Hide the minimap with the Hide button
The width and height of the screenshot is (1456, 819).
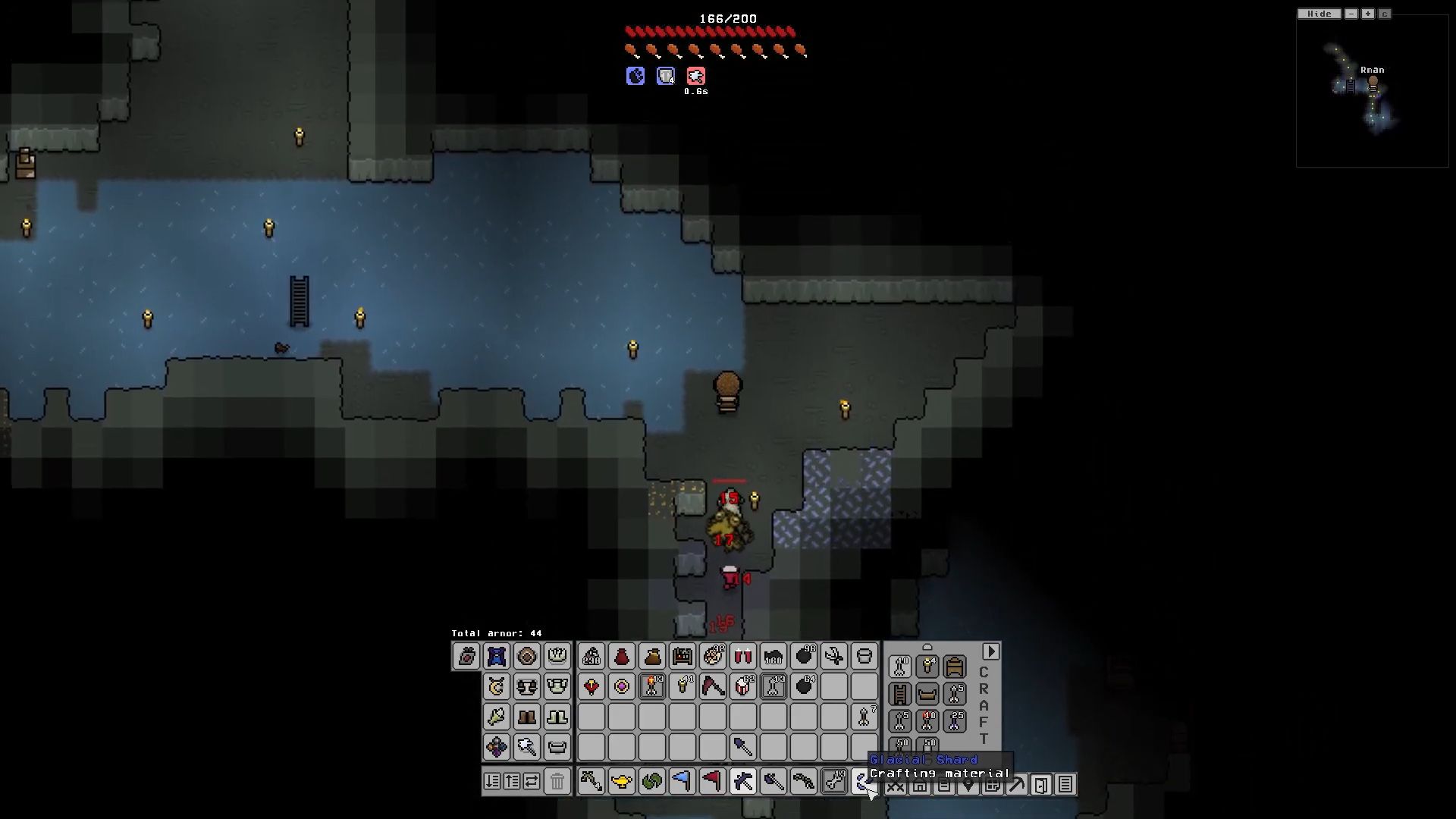tap(1319, 14)
